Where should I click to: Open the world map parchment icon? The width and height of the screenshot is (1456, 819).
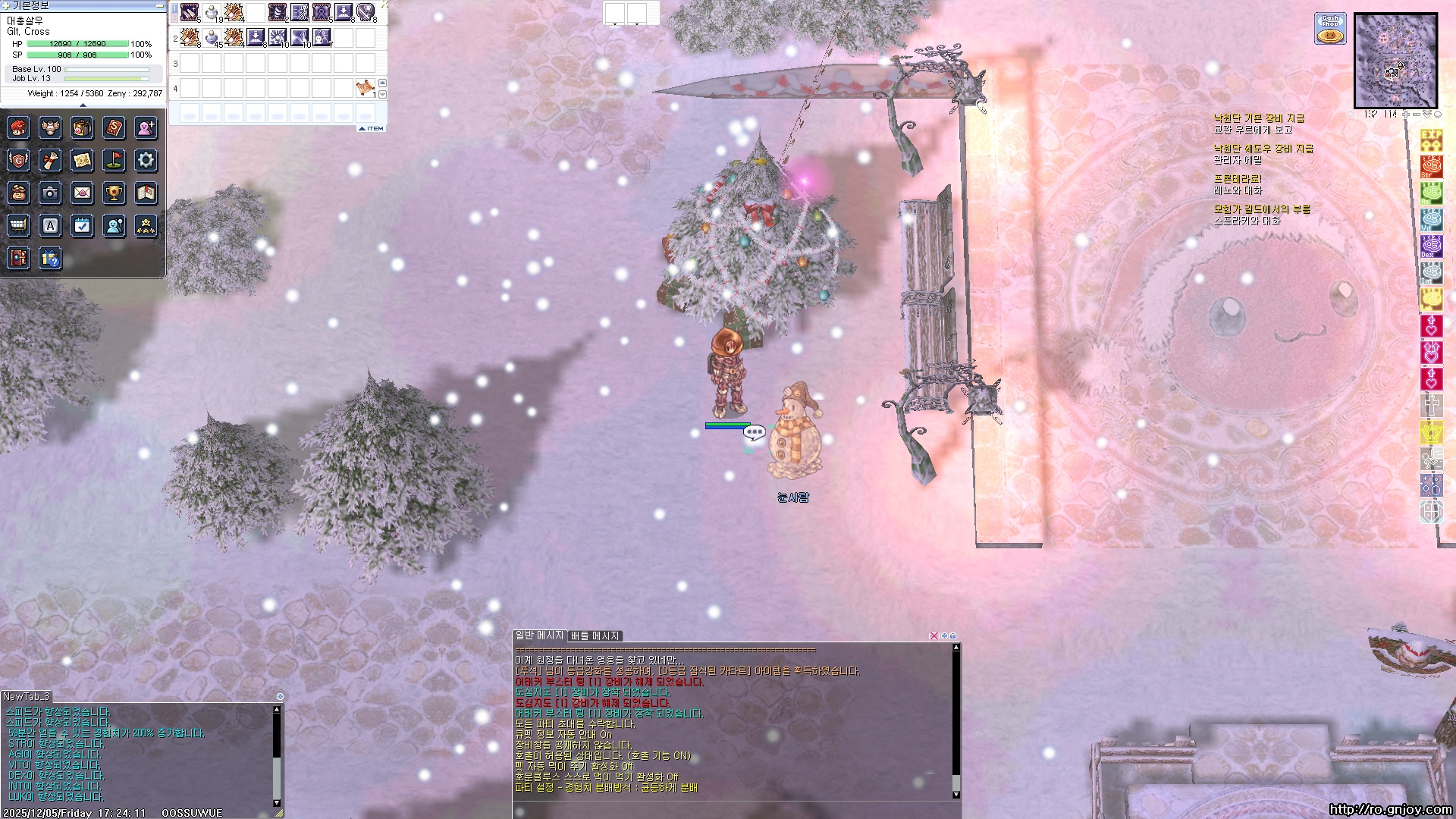(x=82, y=160)
